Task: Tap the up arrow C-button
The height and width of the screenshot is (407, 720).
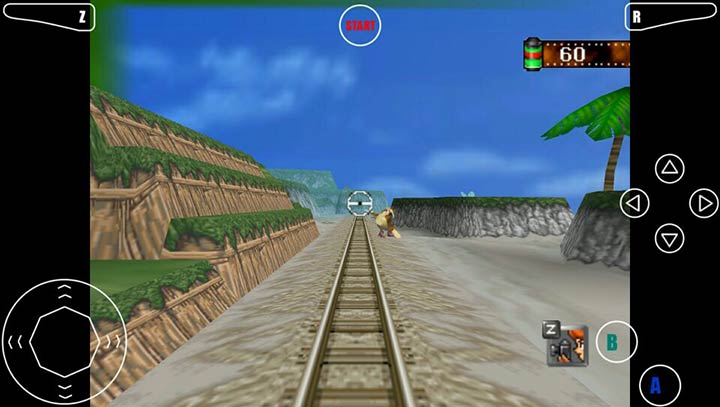Action: pyautogui.click(x=669, y=168)
